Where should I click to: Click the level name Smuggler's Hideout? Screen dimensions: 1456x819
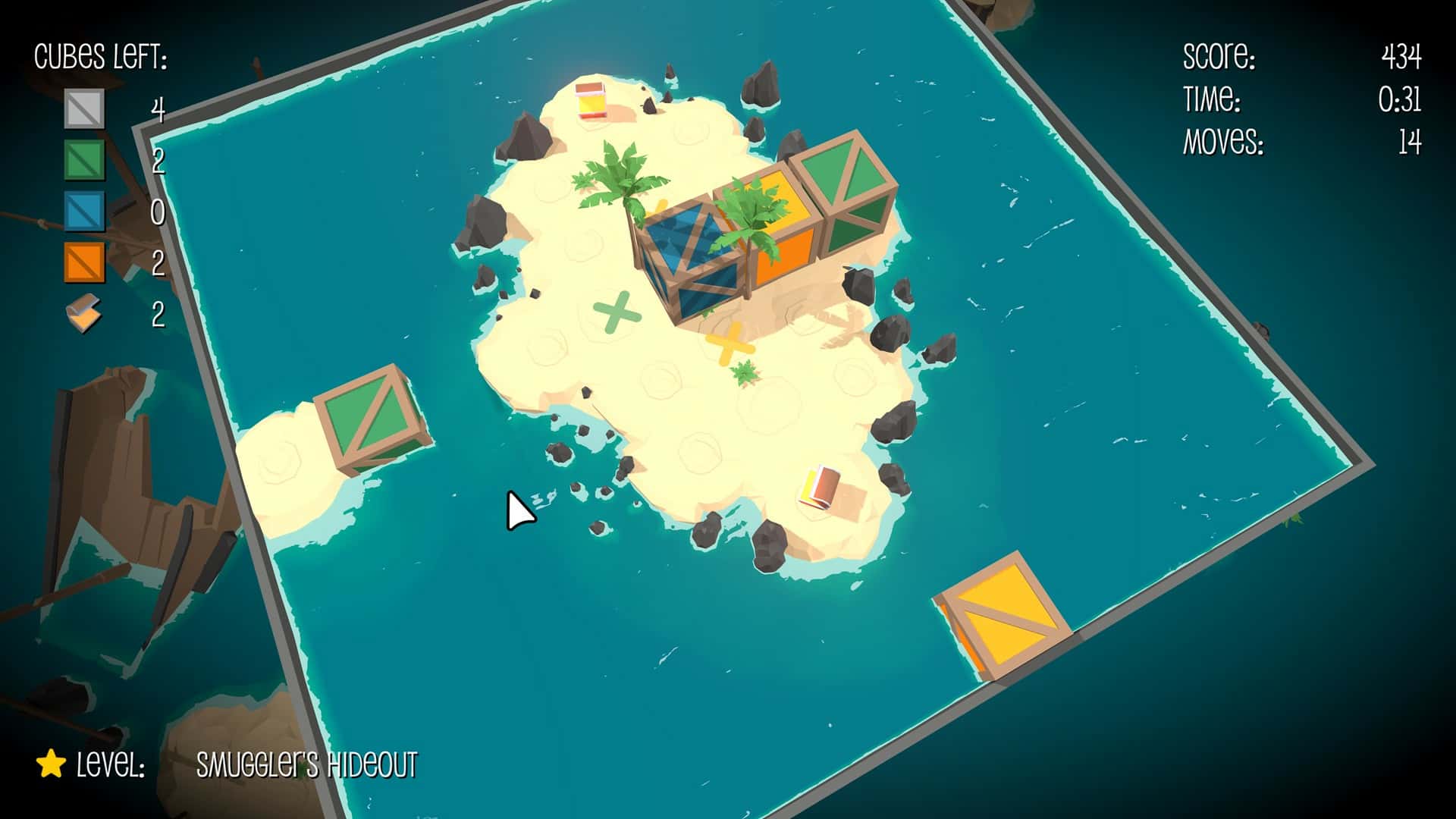[306, 766]
